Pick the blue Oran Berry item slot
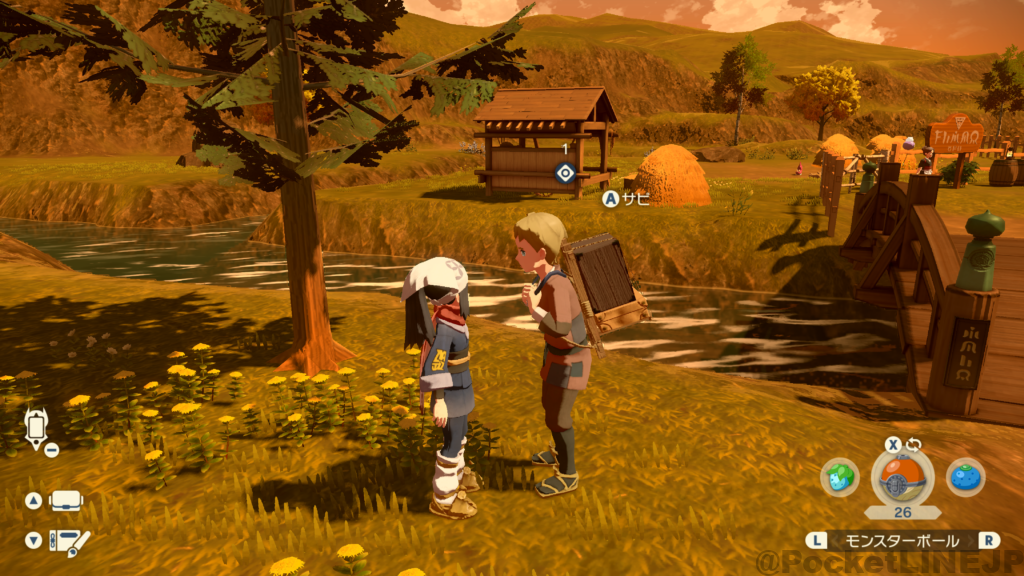Viewport: 1024px width, 576px height. (965, 477)
